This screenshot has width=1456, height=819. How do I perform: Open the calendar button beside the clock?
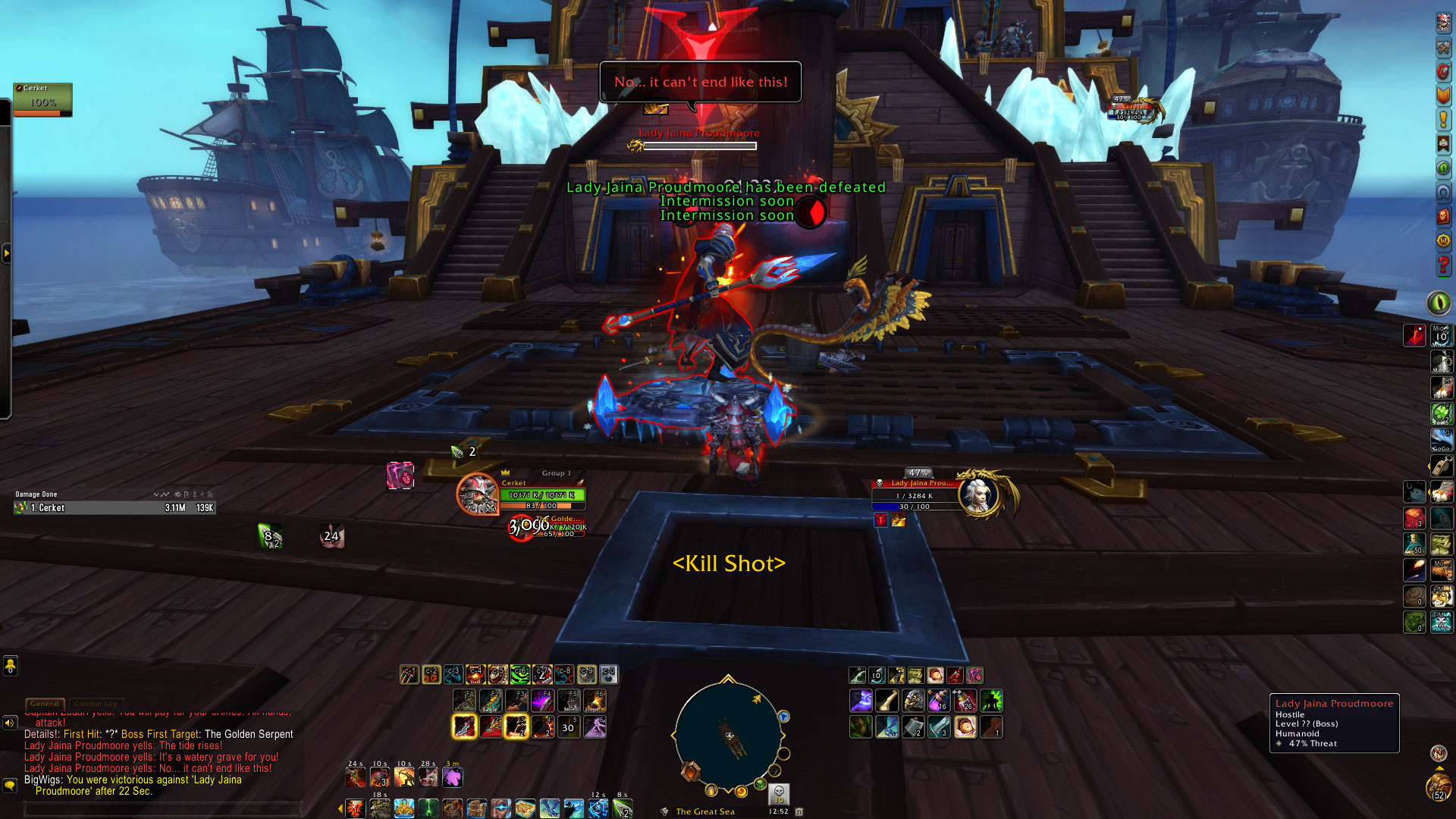point(799,811)
